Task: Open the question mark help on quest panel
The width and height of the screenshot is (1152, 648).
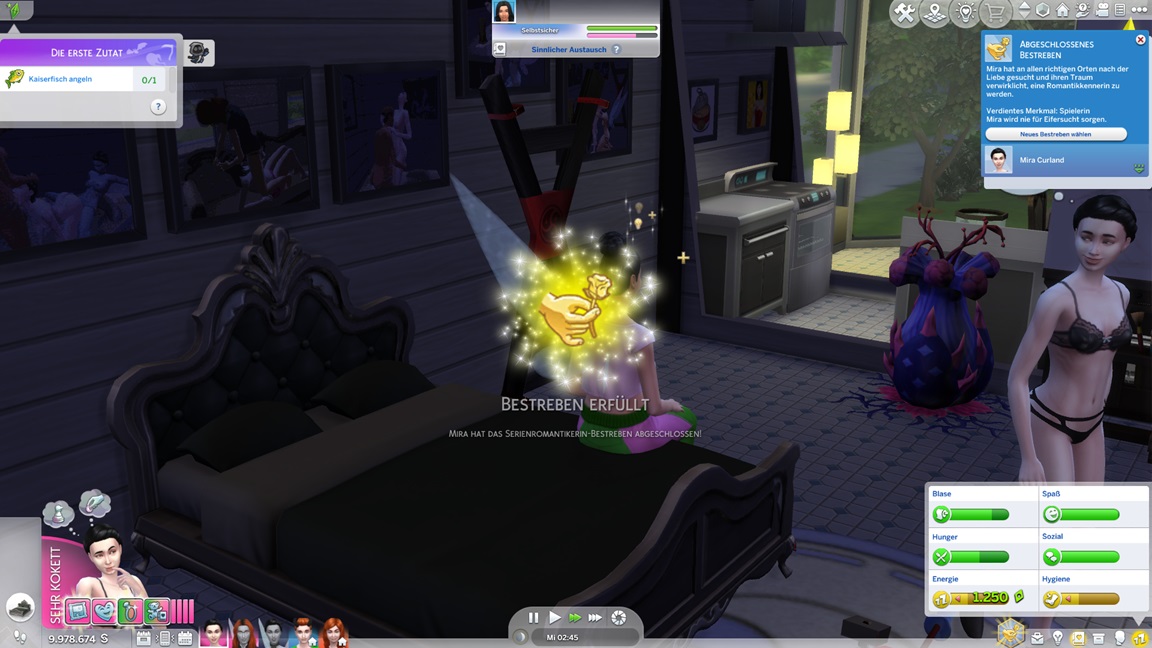Action: (158, 107)
